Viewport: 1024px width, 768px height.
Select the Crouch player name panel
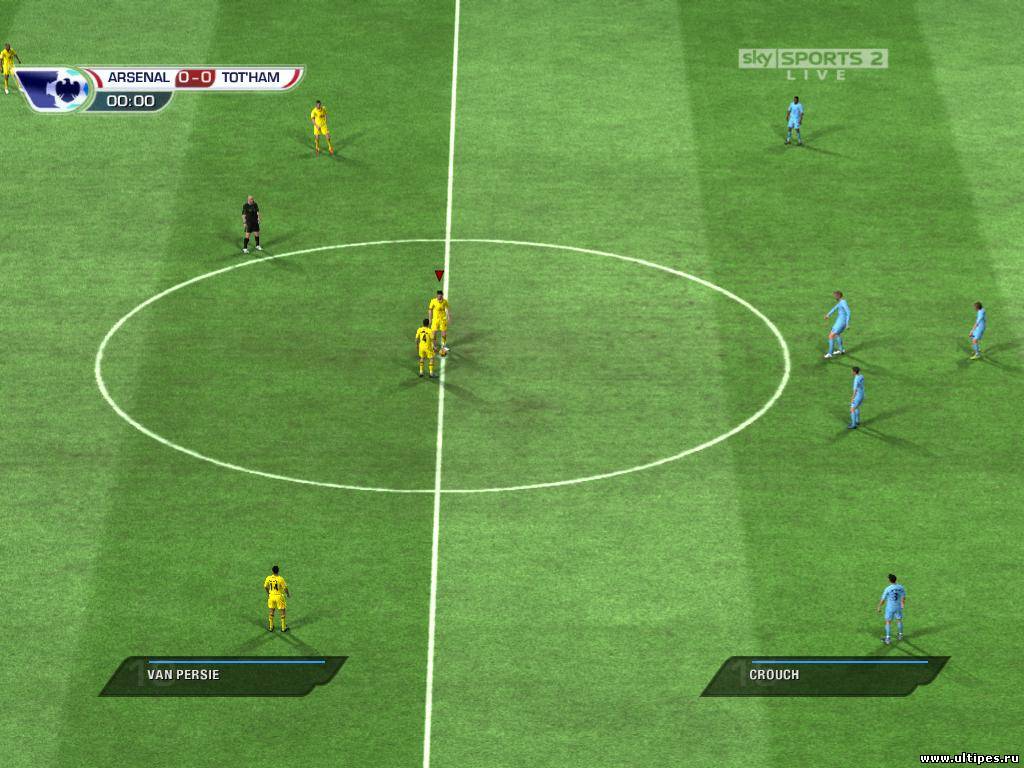pyautogui.click(x=826, y=675)
